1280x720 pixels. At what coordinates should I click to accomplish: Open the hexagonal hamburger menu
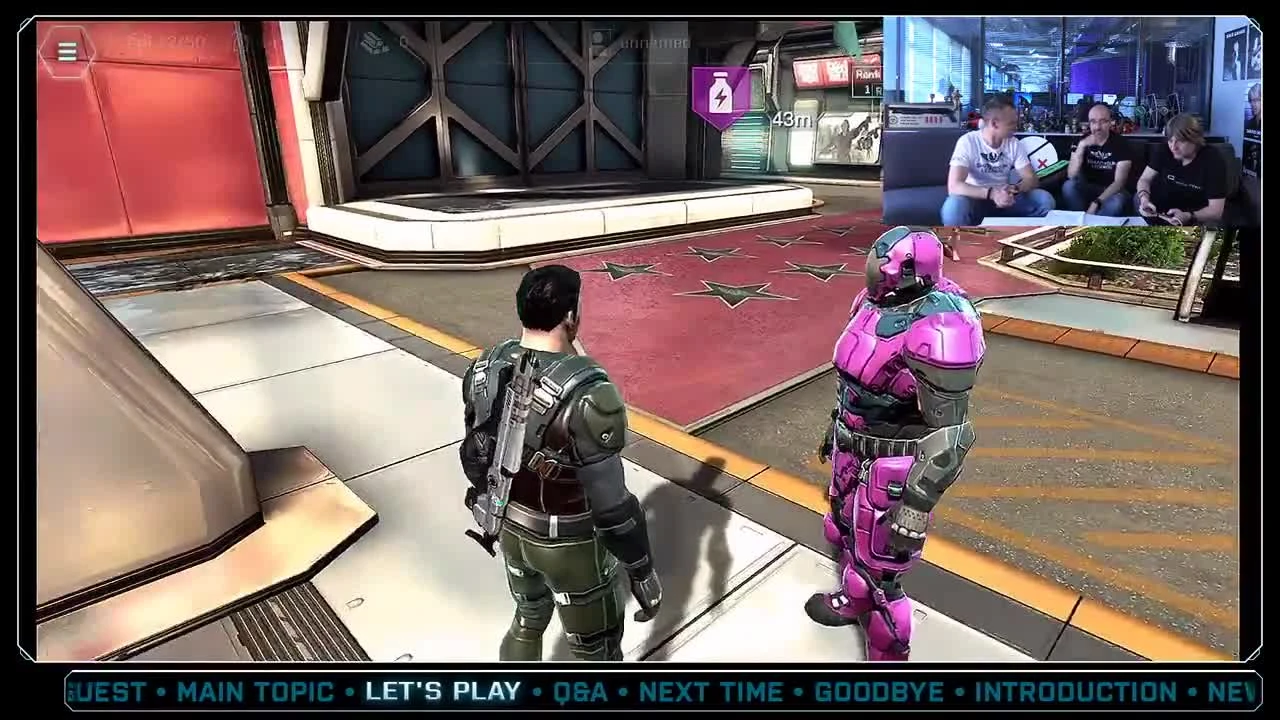[66, 50]
